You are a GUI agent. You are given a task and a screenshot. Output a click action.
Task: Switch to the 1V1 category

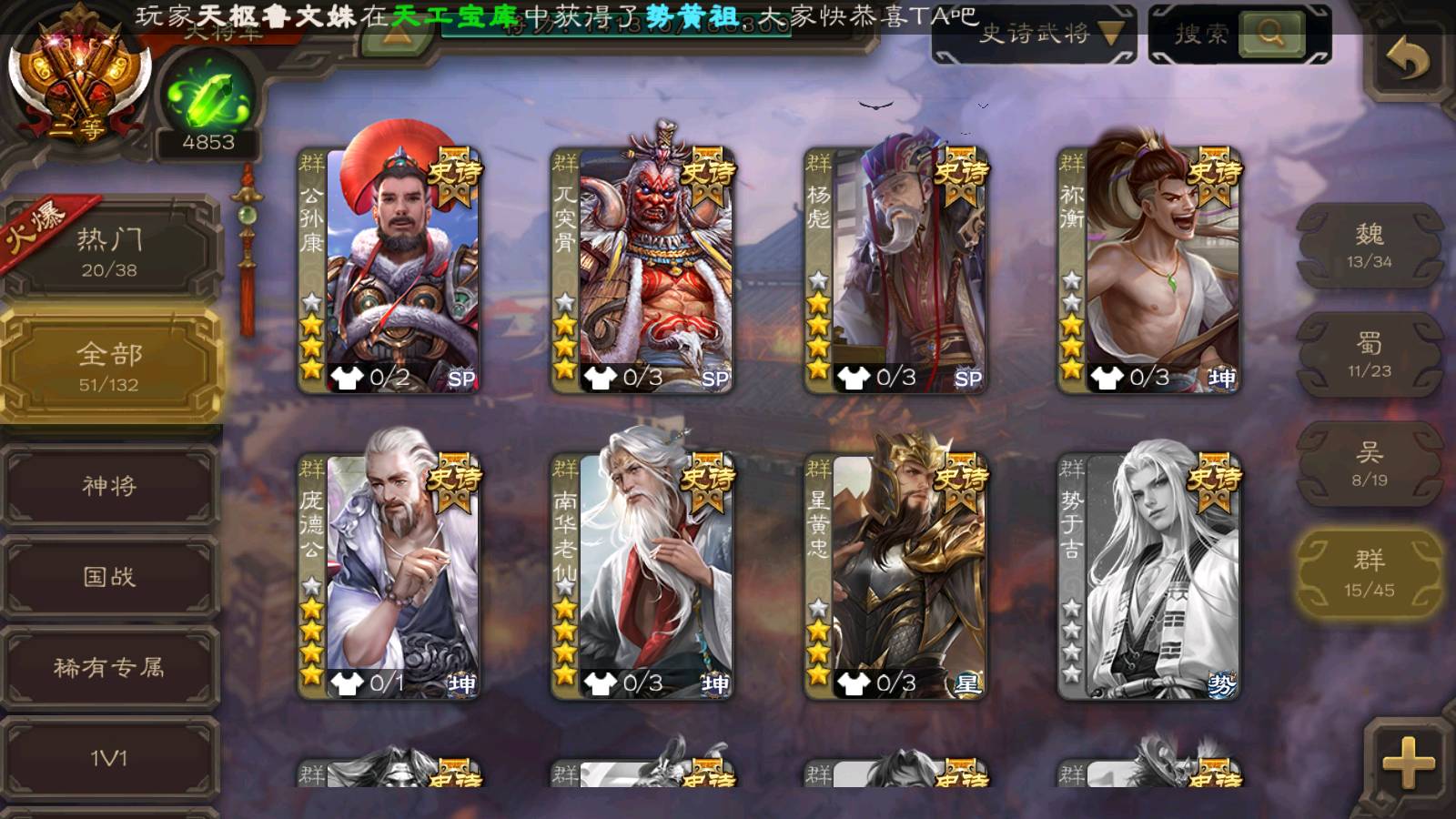[x=109, y=758]
